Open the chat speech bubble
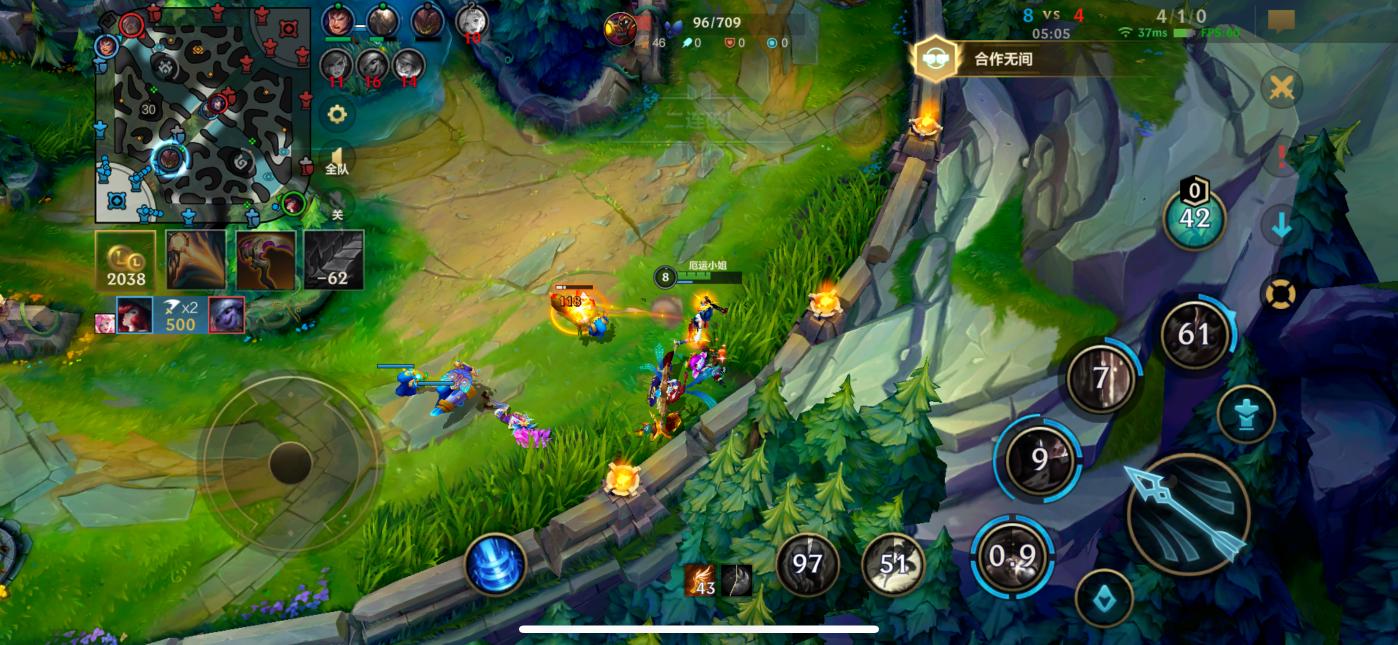The height and width of the screenshot is (645, 1398). (1281, 21)
